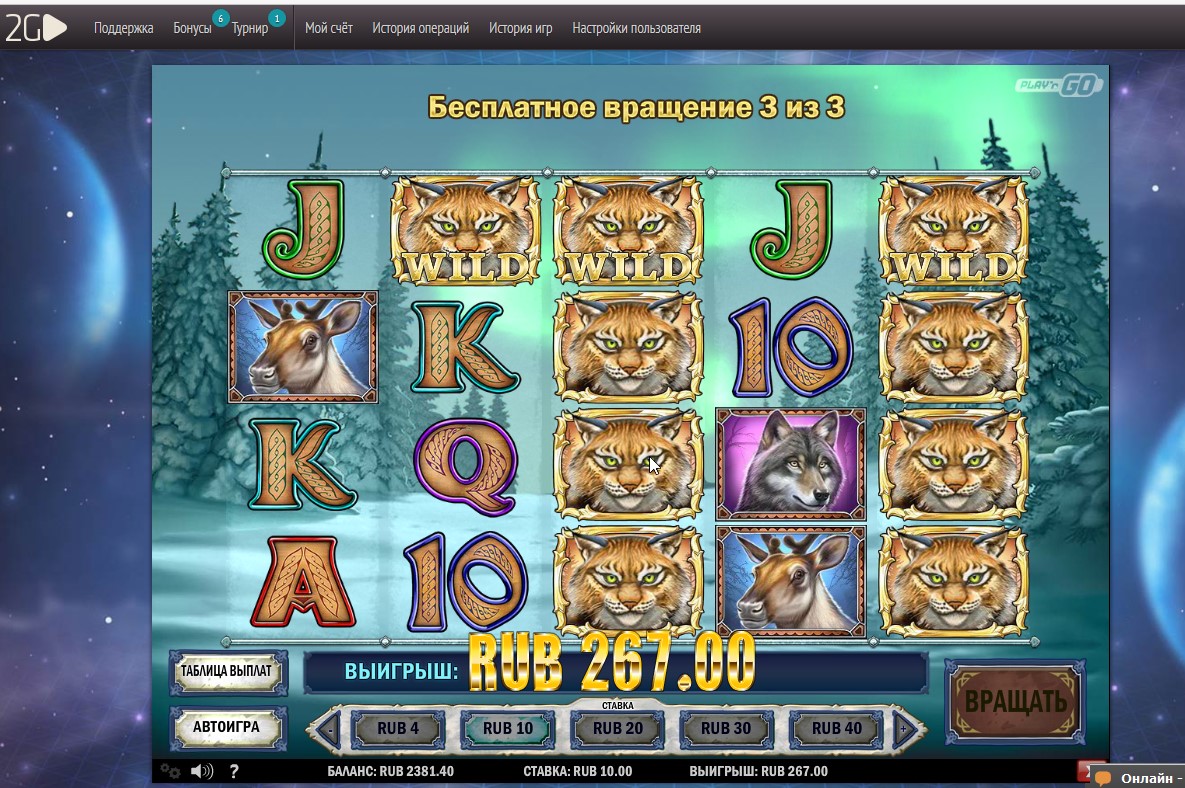1185x788 pixels.
Task: Toggle sound with the speaker icon
Action: [202, 771]
